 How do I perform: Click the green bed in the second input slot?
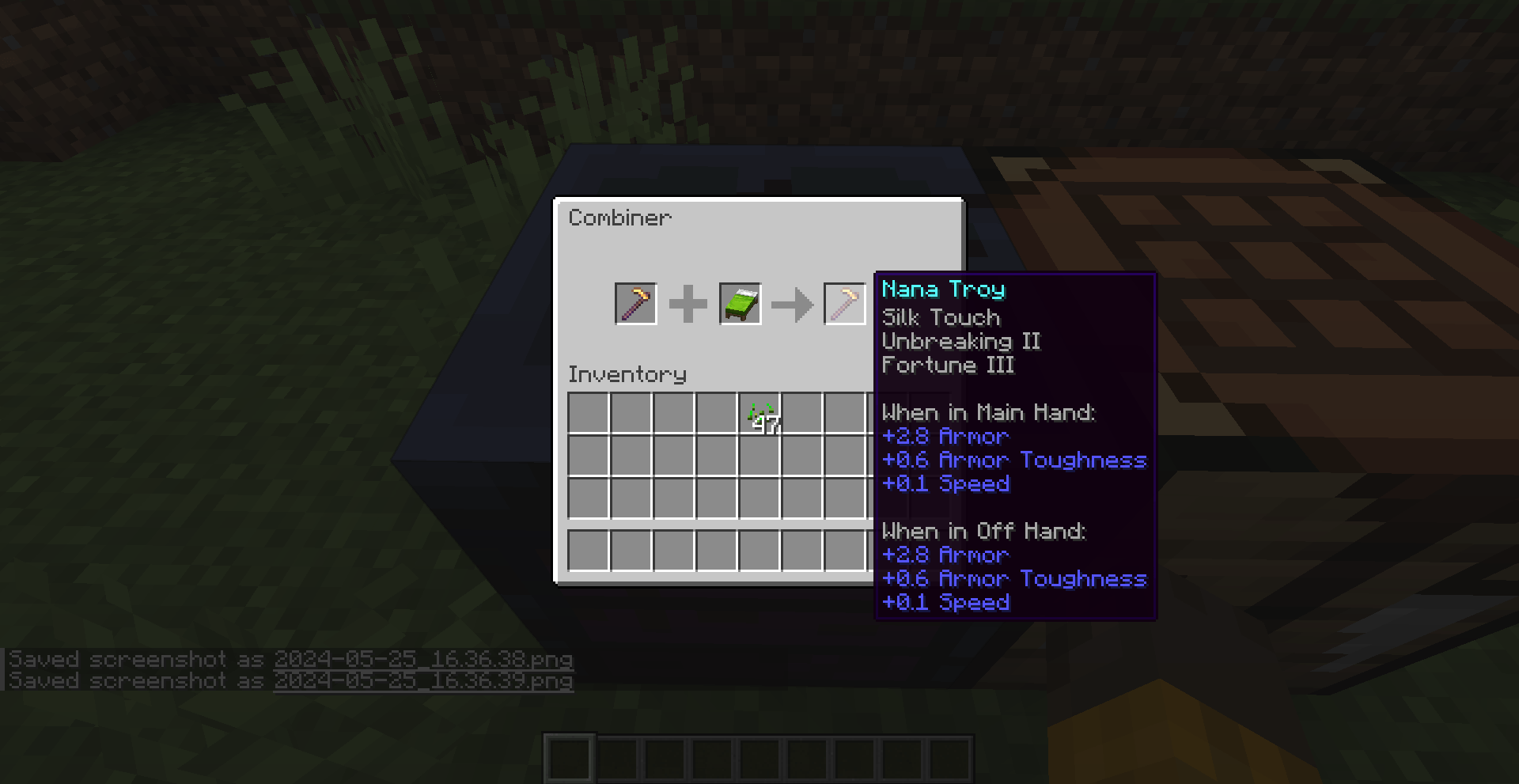pyautogui.click(x=740, y=303)
